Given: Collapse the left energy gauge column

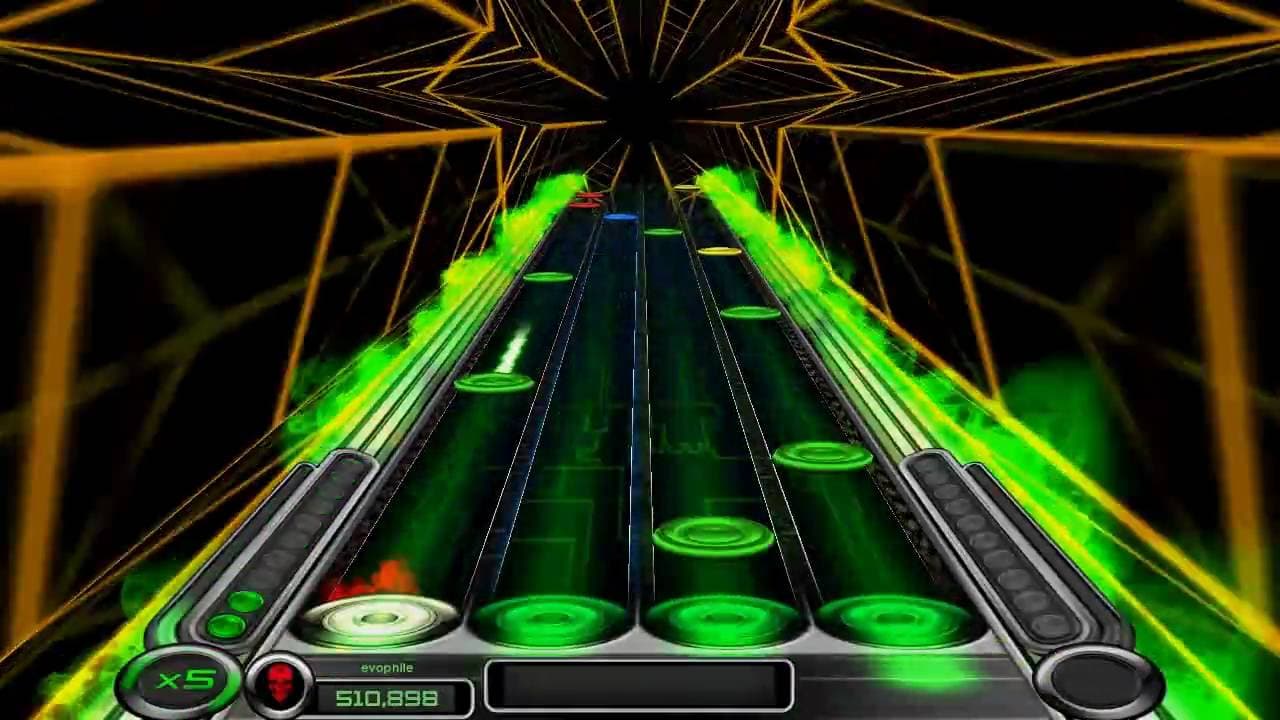Looking at the screenshot, I should (320, 530).
